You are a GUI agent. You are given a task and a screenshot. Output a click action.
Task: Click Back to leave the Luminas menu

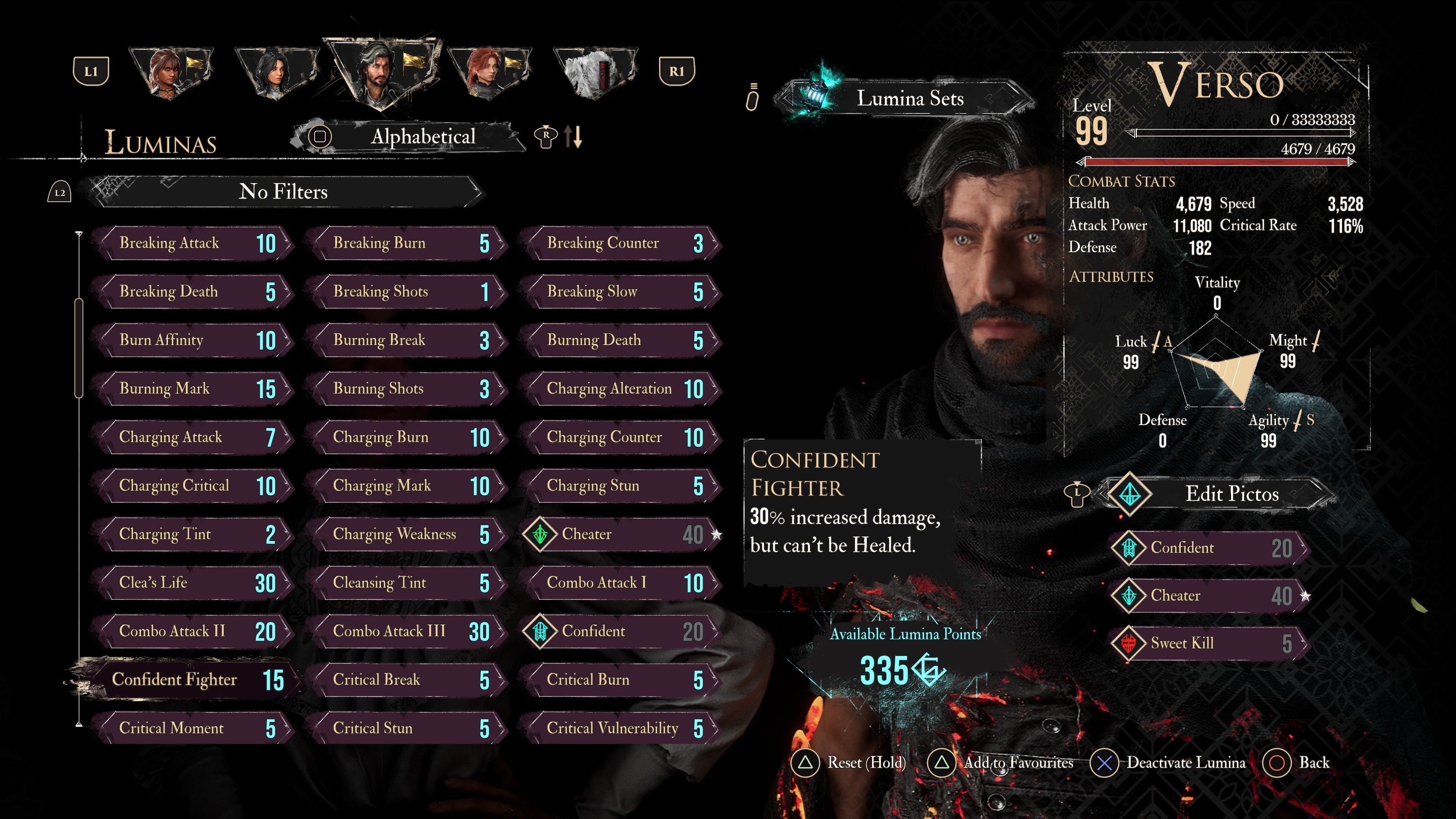pos(1300,763)
